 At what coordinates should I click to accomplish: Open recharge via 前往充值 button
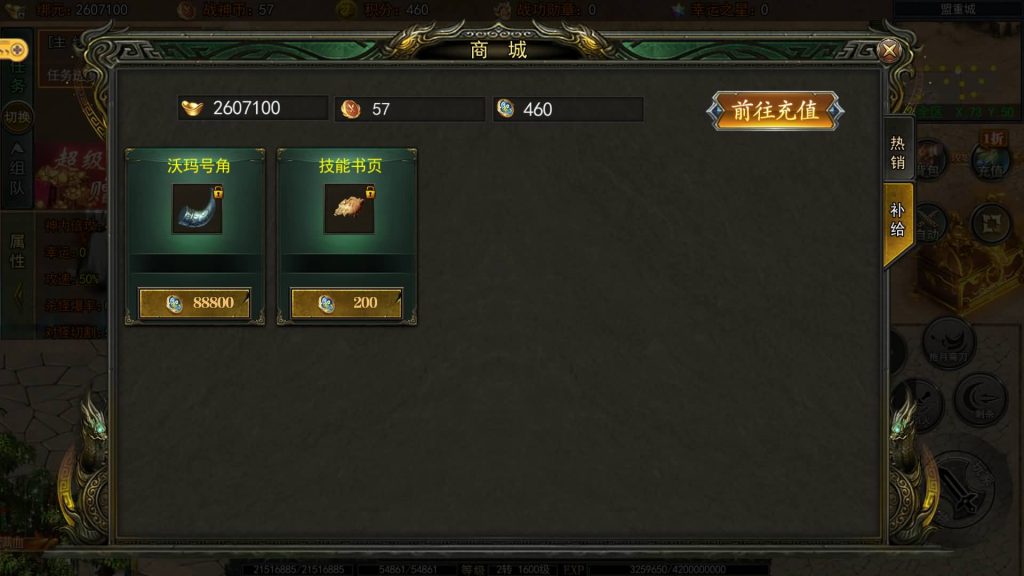point(776,111)
